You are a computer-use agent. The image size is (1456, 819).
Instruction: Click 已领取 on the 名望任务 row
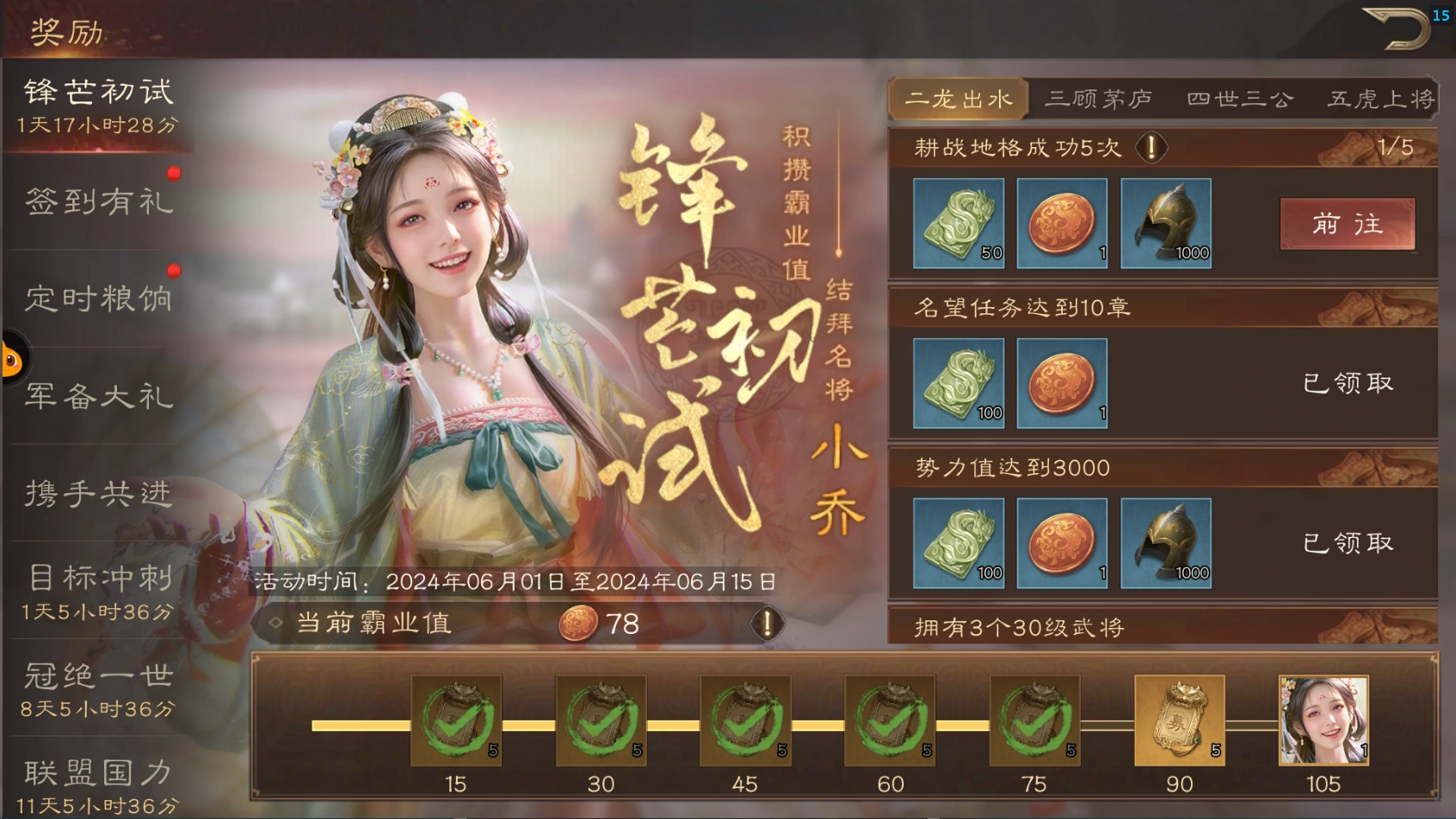pos(1347,383)
